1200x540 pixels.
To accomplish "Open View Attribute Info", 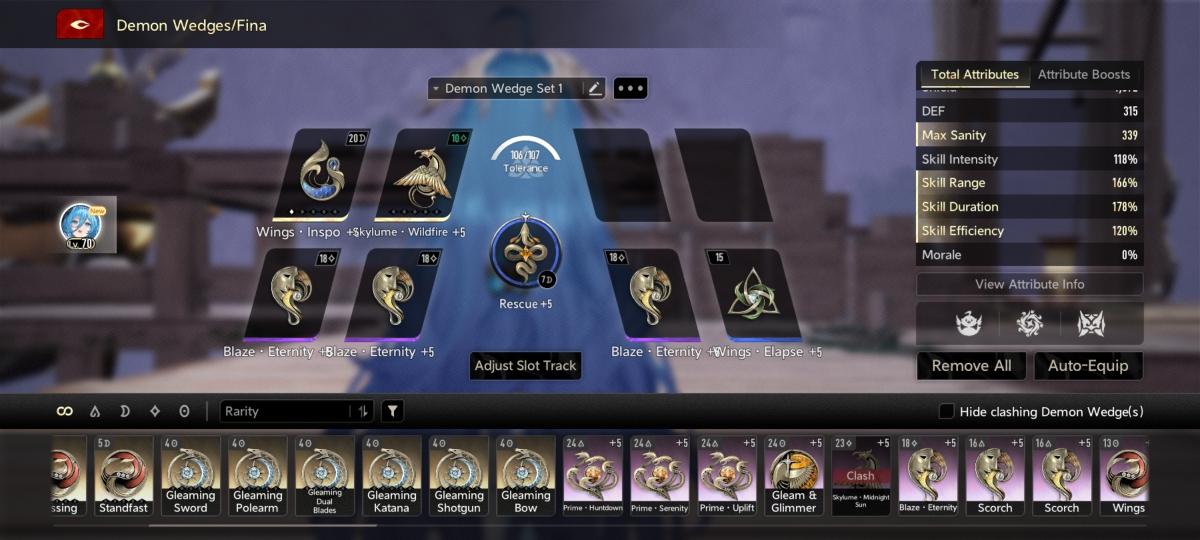I will click(x=1029, y=284).
